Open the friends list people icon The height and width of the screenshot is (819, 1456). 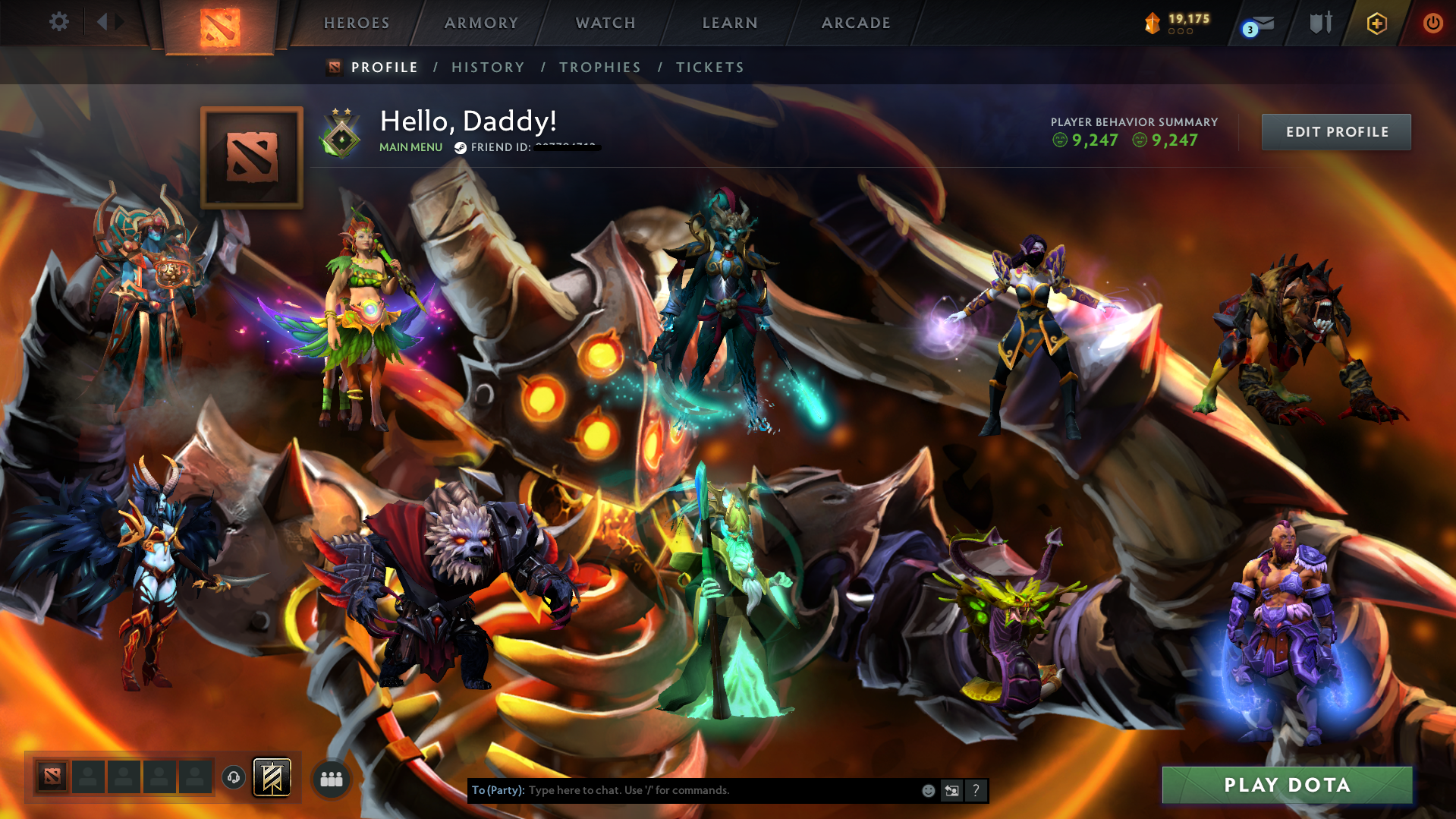330,777
